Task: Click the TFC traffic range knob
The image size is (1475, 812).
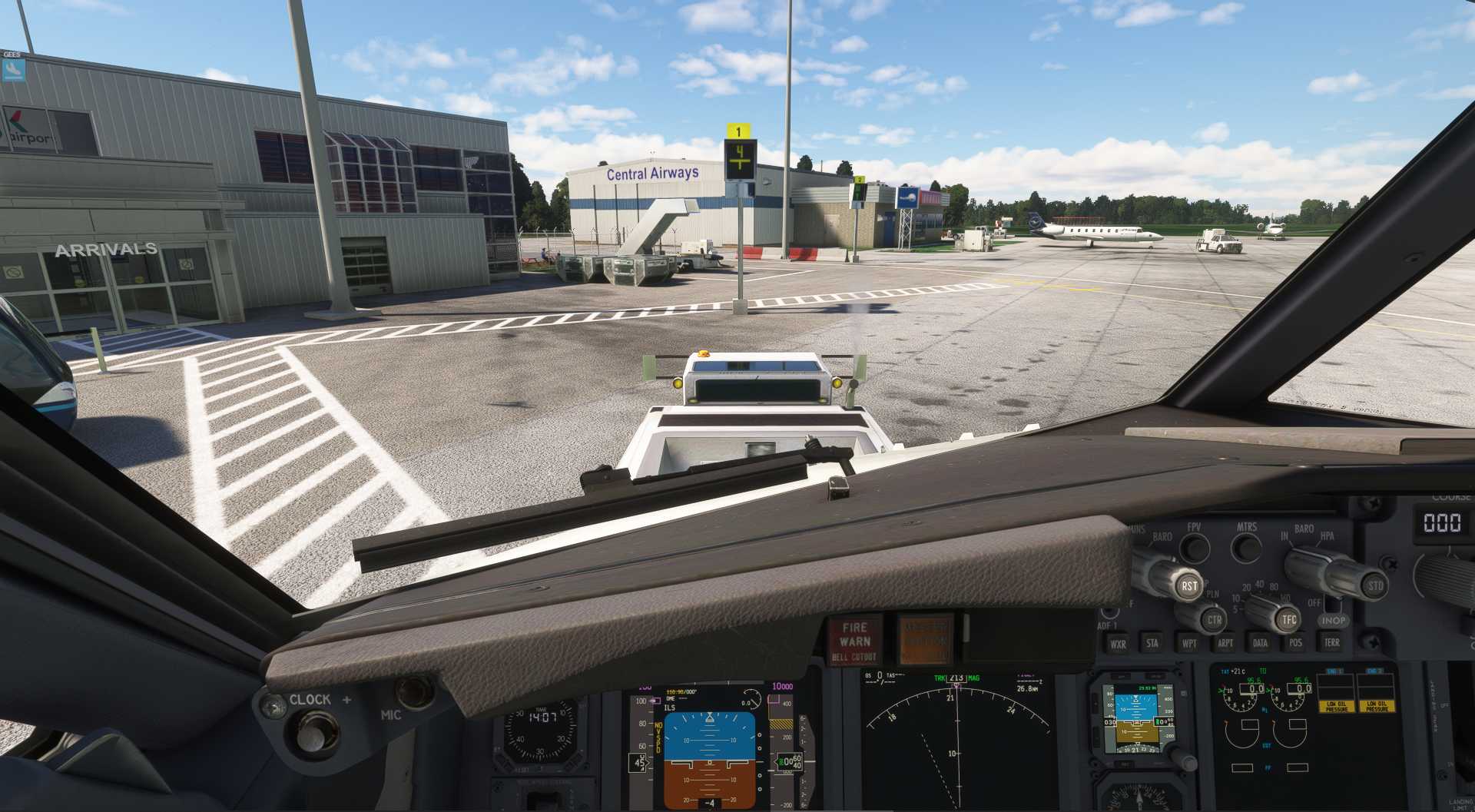Action: point(1288,619)
